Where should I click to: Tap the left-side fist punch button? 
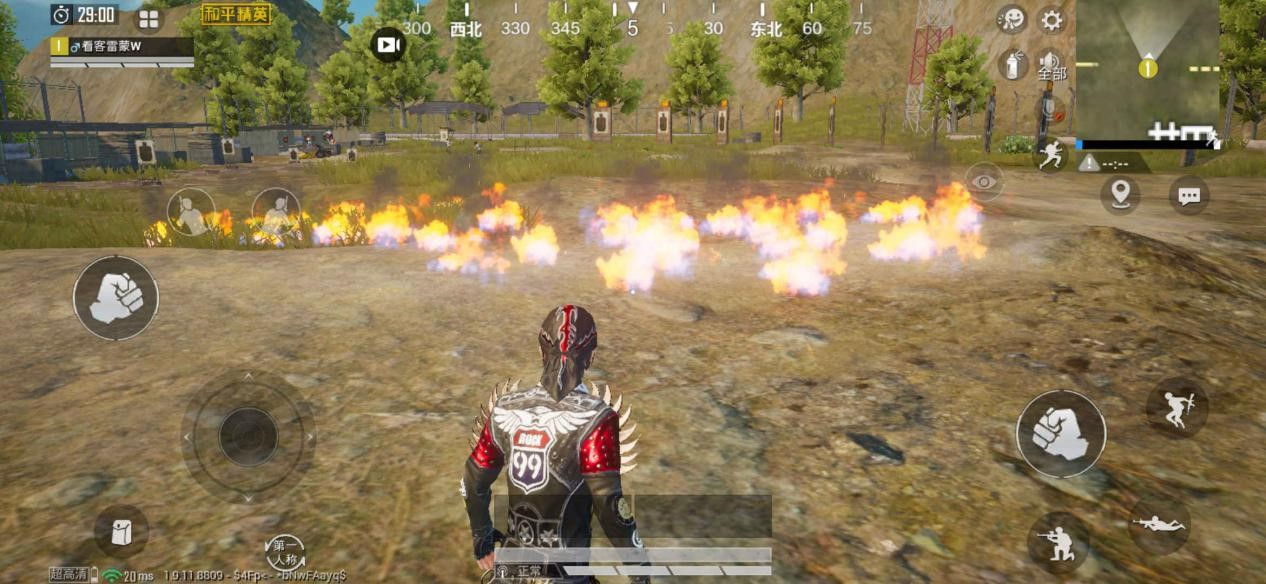(116, 298)
